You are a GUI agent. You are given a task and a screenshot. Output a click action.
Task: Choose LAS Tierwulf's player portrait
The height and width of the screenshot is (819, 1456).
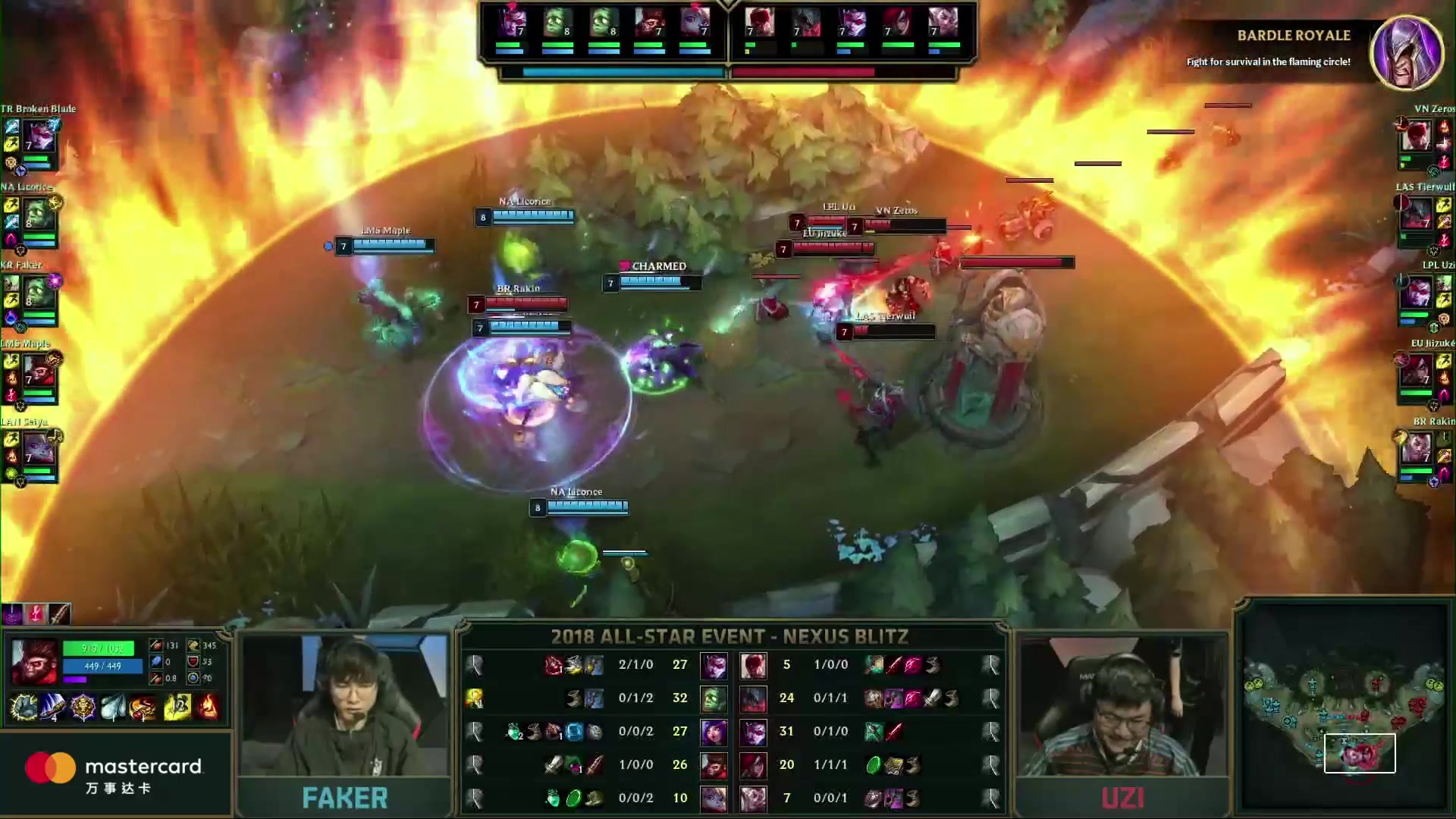[x=1417, y=215]
